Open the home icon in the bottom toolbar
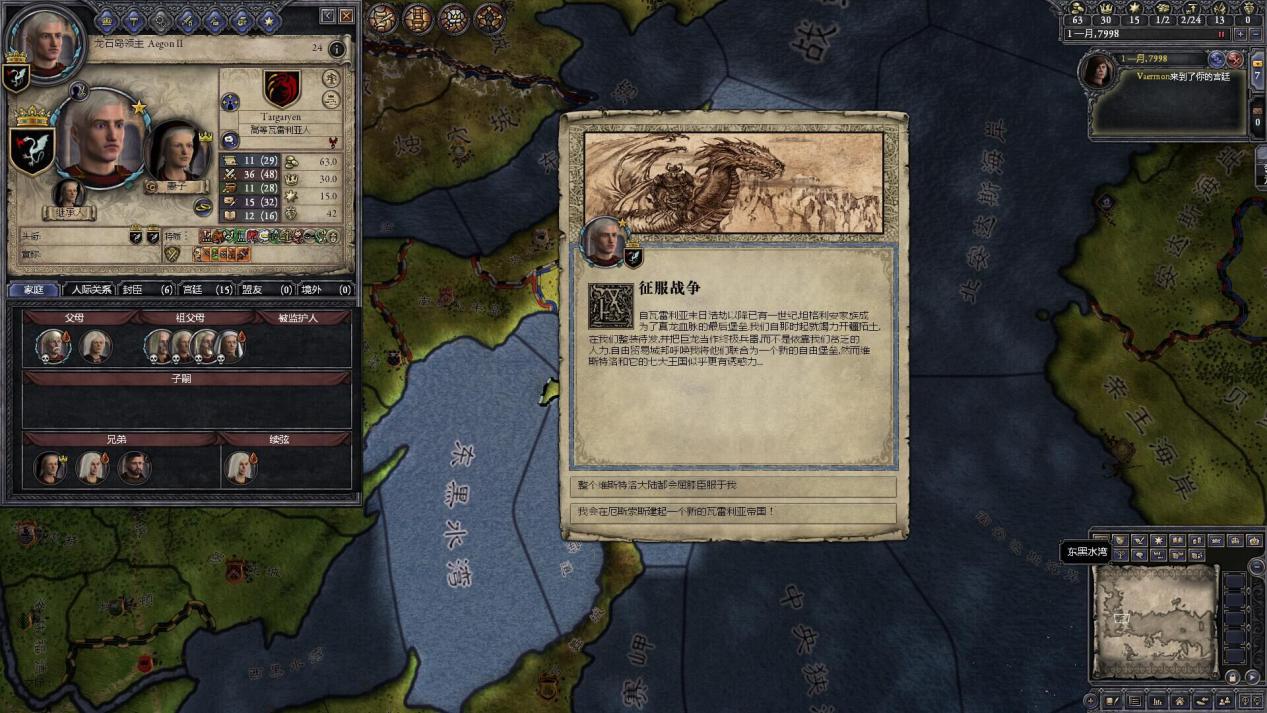The height and width of the screenshot is (713, 1267). pos(1179,702)
